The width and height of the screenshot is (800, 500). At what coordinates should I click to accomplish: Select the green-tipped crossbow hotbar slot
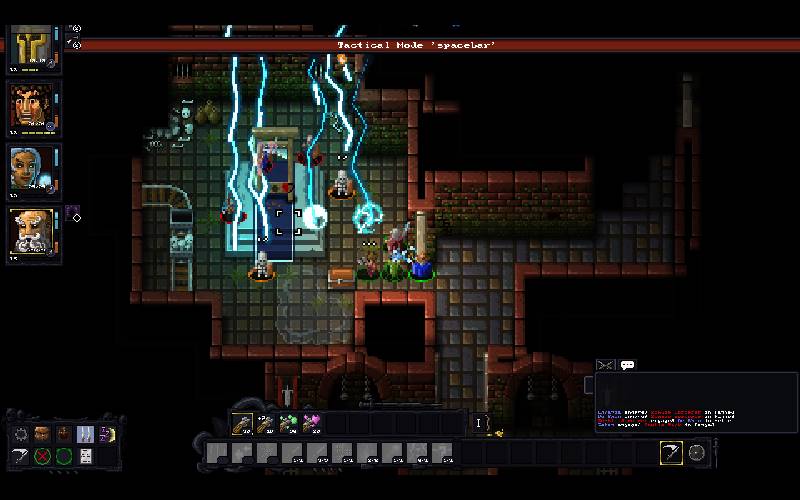288,423
